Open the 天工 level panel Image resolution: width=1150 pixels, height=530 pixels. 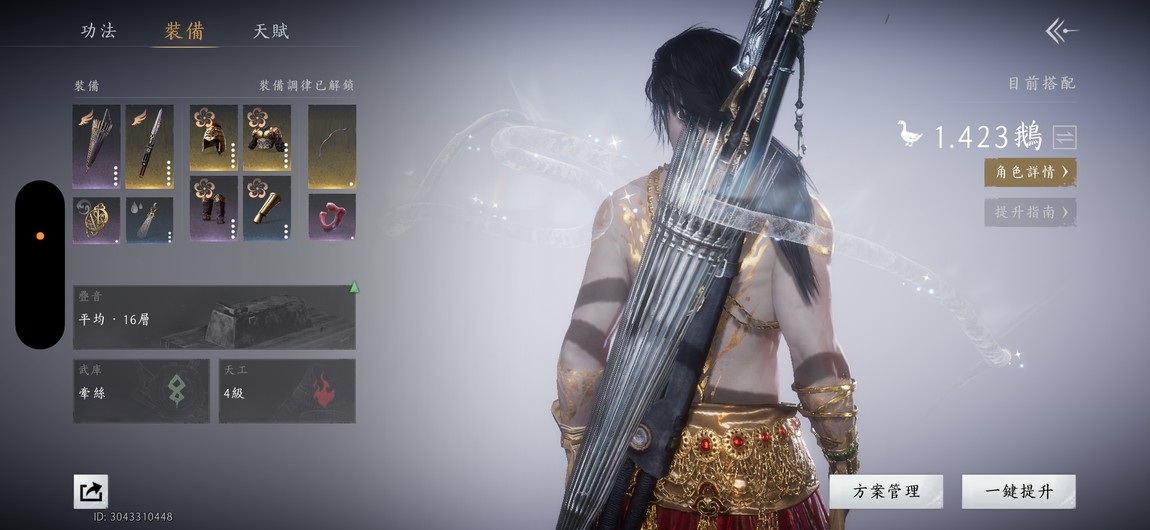287,391
